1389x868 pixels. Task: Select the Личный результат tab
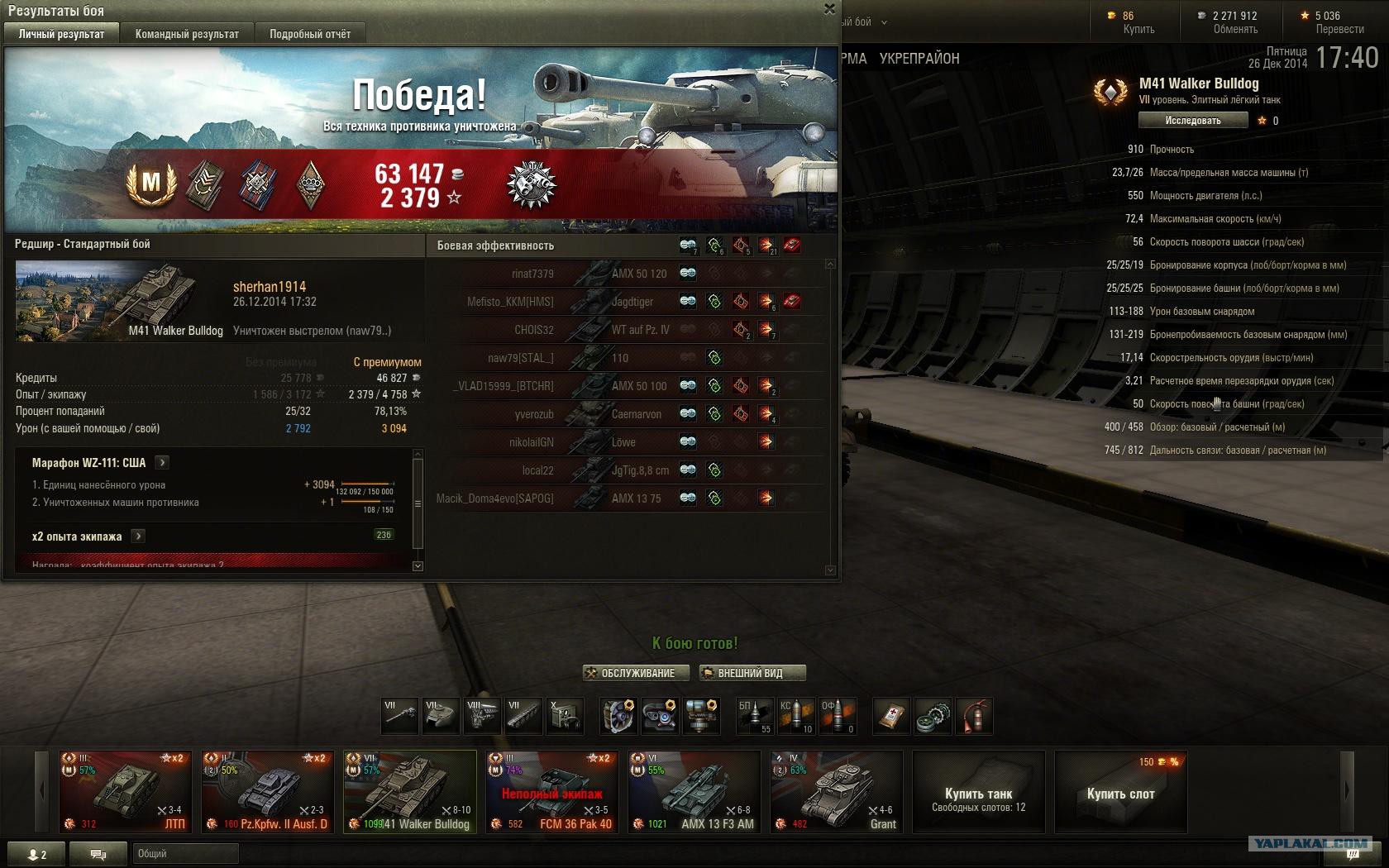[62, 34]
